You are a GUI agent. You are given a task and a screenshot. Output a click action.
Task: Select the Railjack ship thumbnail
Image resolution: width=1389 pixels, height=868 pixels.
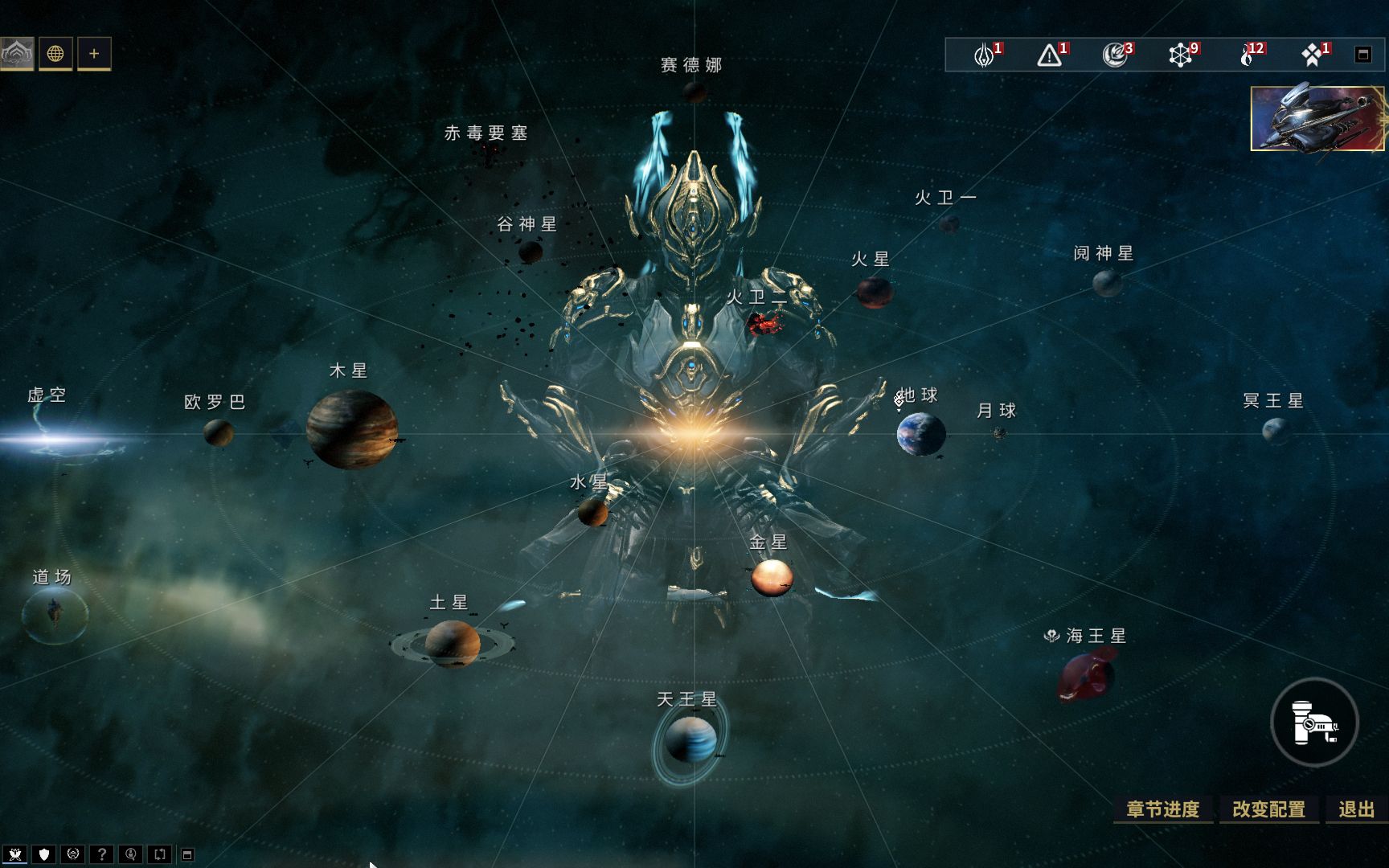point(1317,119)
